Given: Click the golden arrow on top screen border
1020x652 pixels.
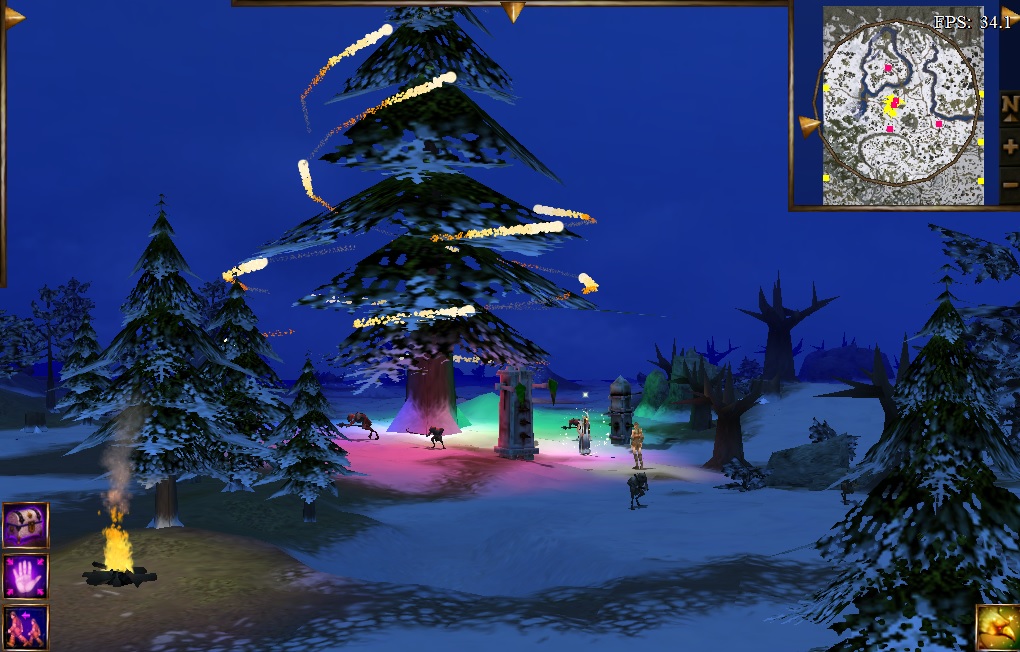Looking at the screenshot, I should [x=513, y=11].
